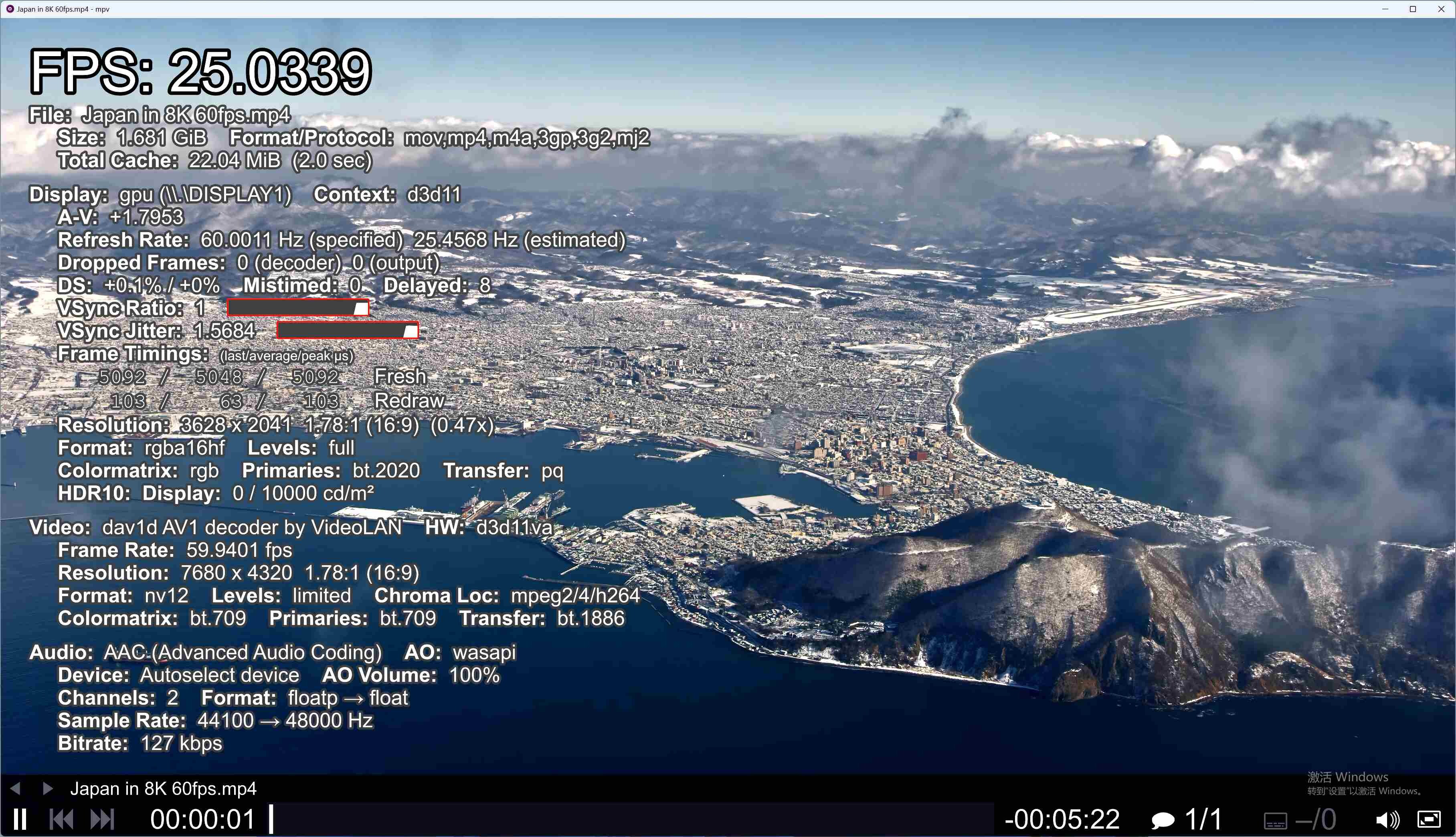This screenshot has width=1456, height=837.
Task: Toggle the elapsed time display
Action: click(202, 819)
